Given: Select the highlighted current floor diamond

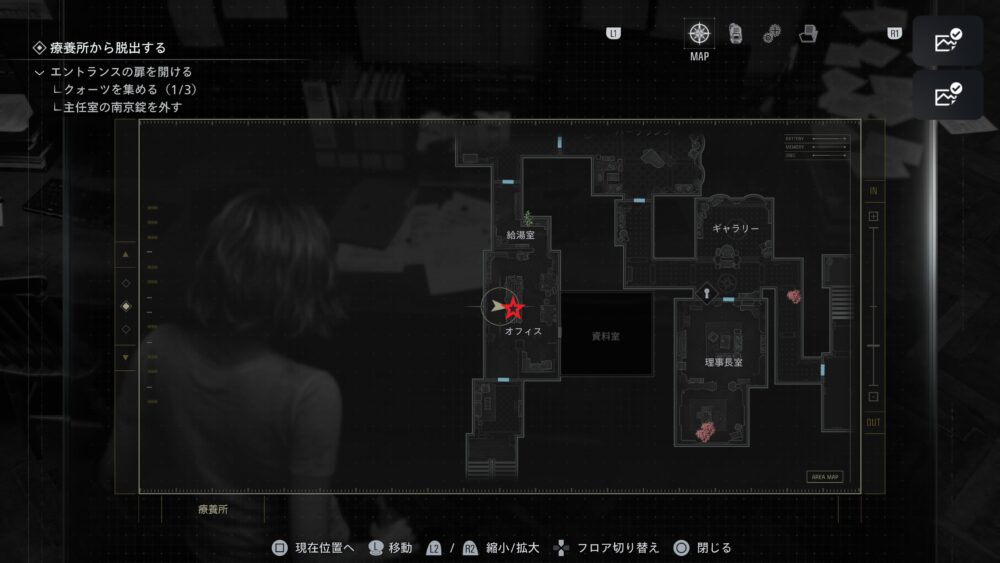Looking at the screenshot, I should point(125,306).
